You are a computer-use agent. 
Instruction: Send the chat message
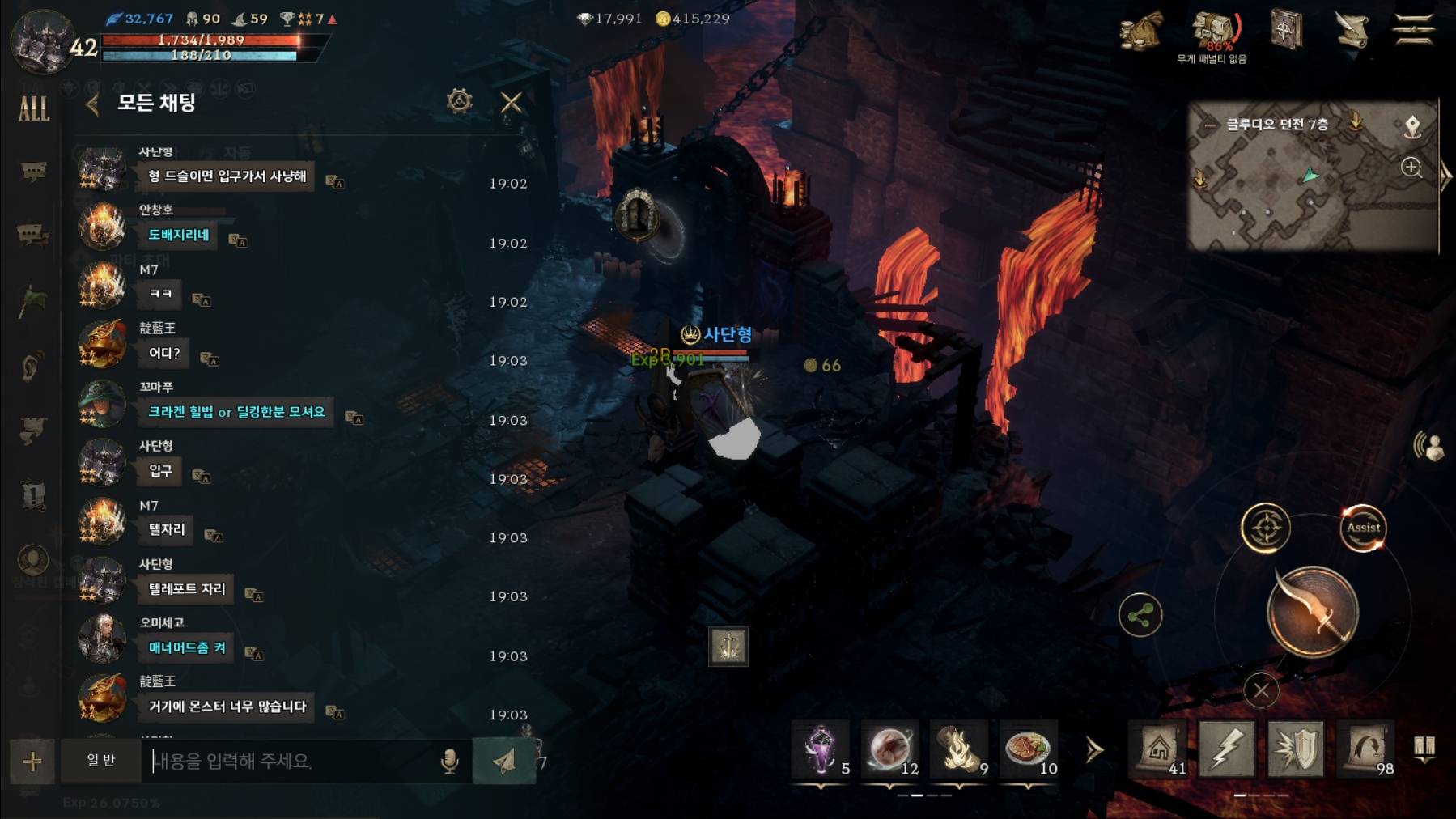(x=503, y=761)
